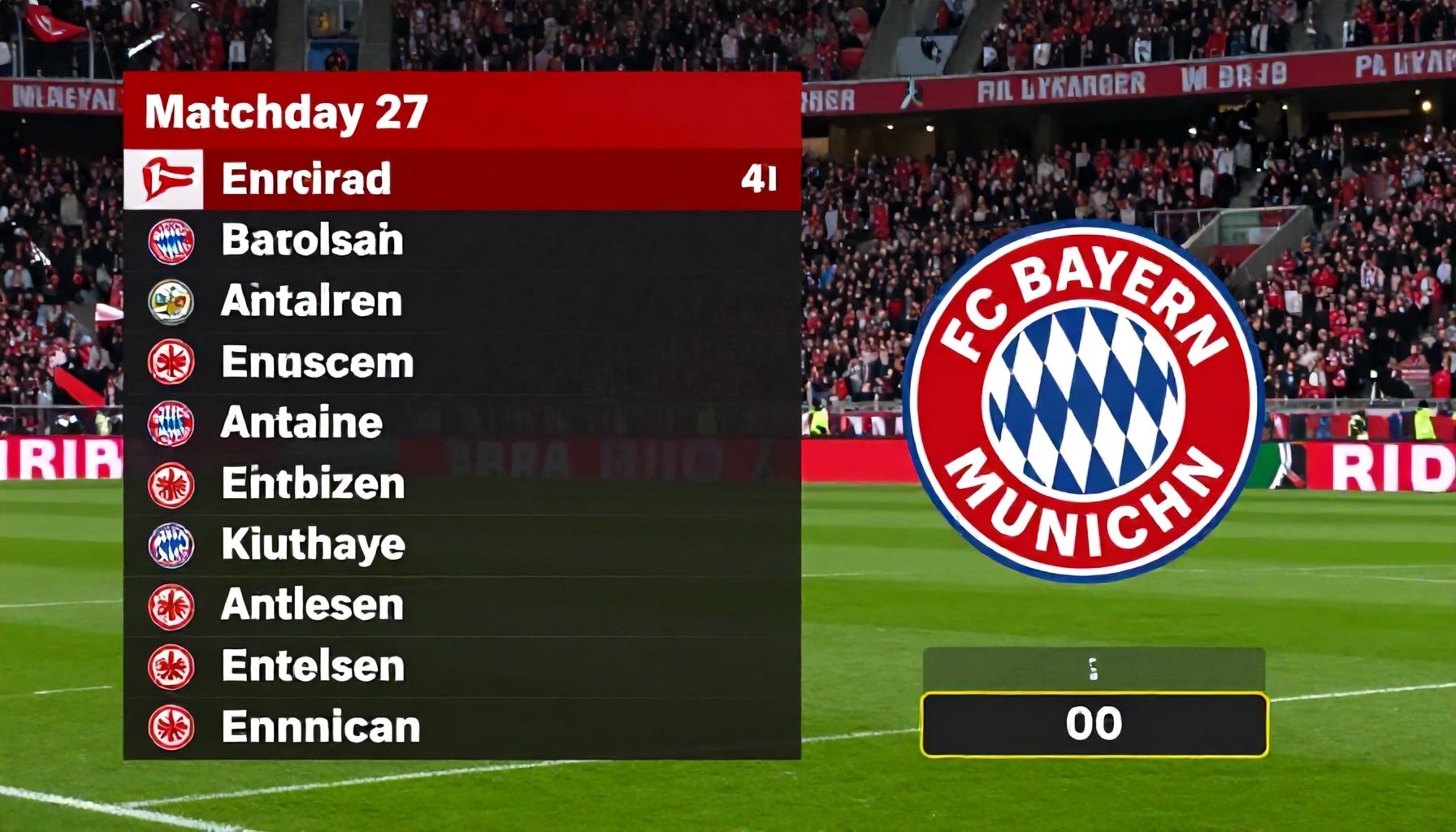Choose the Barolsan team row
This screenshot has height=832, width=1456.
[461, 240]
